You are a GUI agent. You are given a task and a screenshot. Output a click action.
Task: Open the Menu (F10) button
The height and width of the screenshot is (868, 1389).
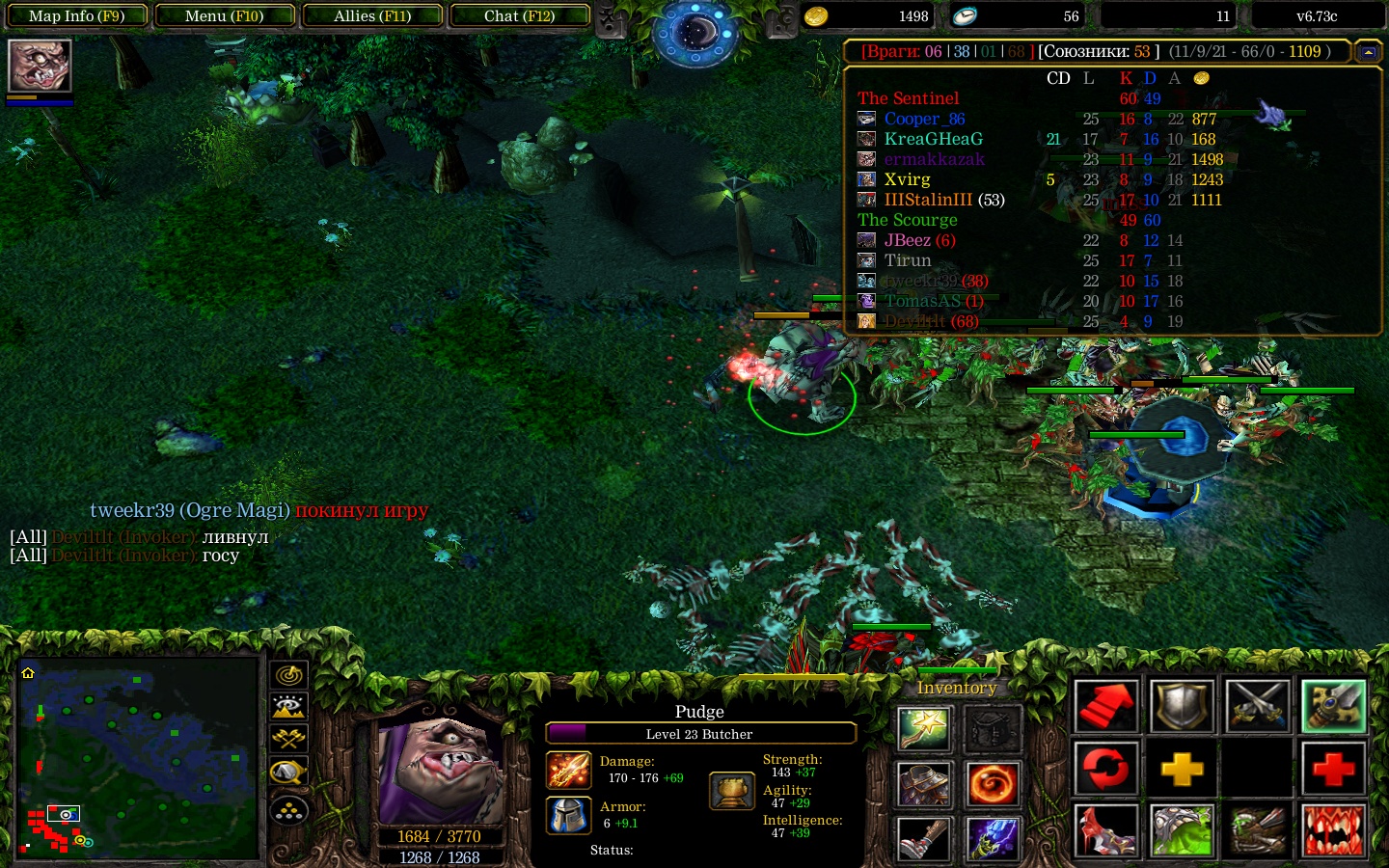point(224,16)
